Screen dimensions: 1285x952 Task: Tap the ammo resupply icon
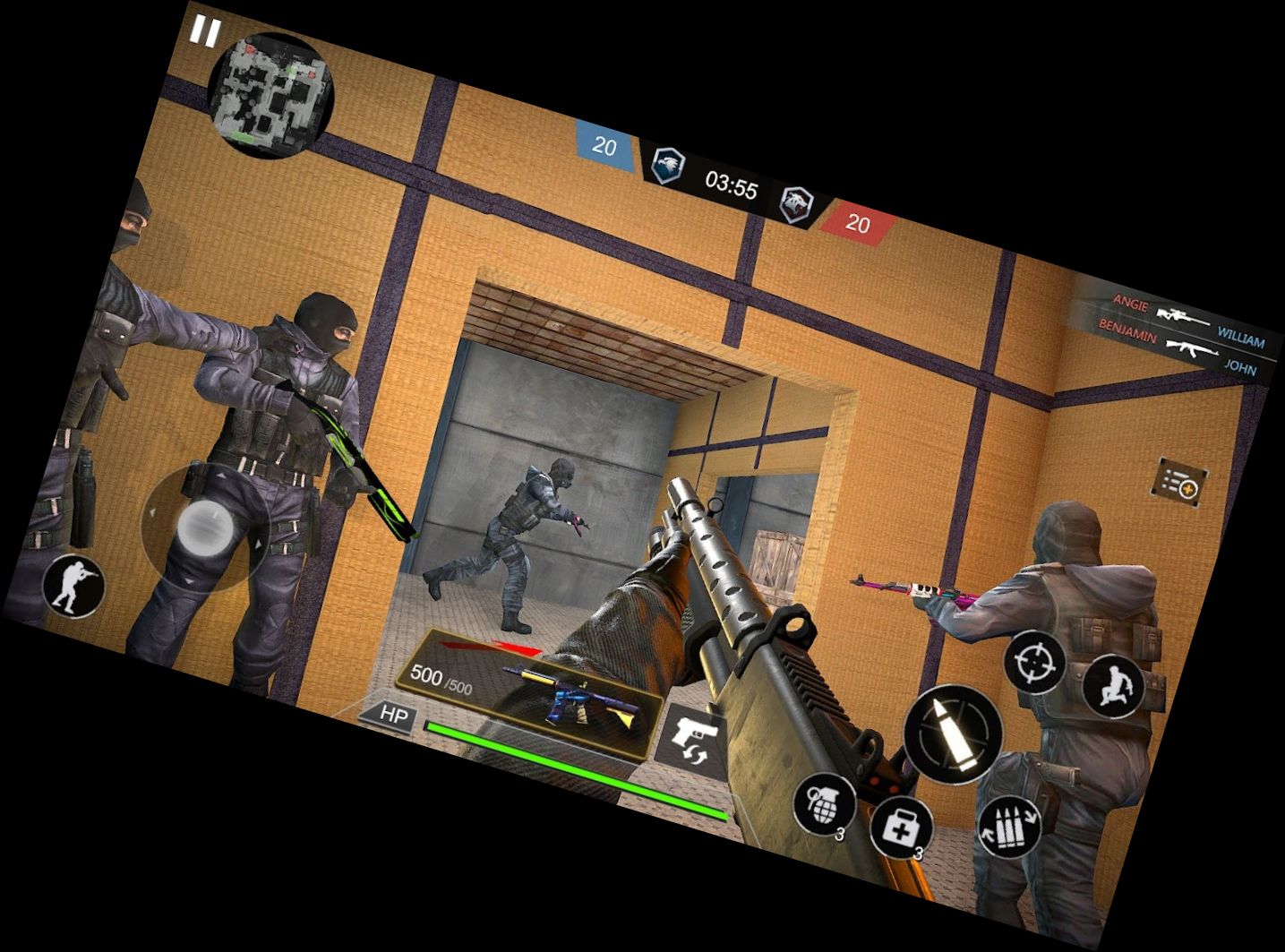(1009, 827)
